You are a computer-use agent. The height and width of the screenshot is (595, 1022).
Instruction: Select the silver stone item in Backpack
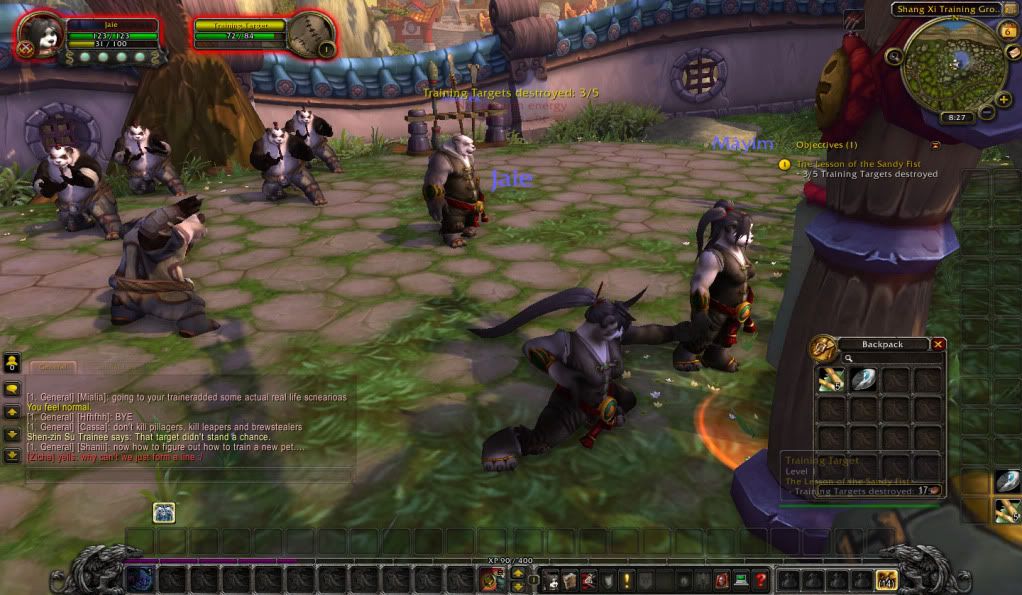point(864,379)
